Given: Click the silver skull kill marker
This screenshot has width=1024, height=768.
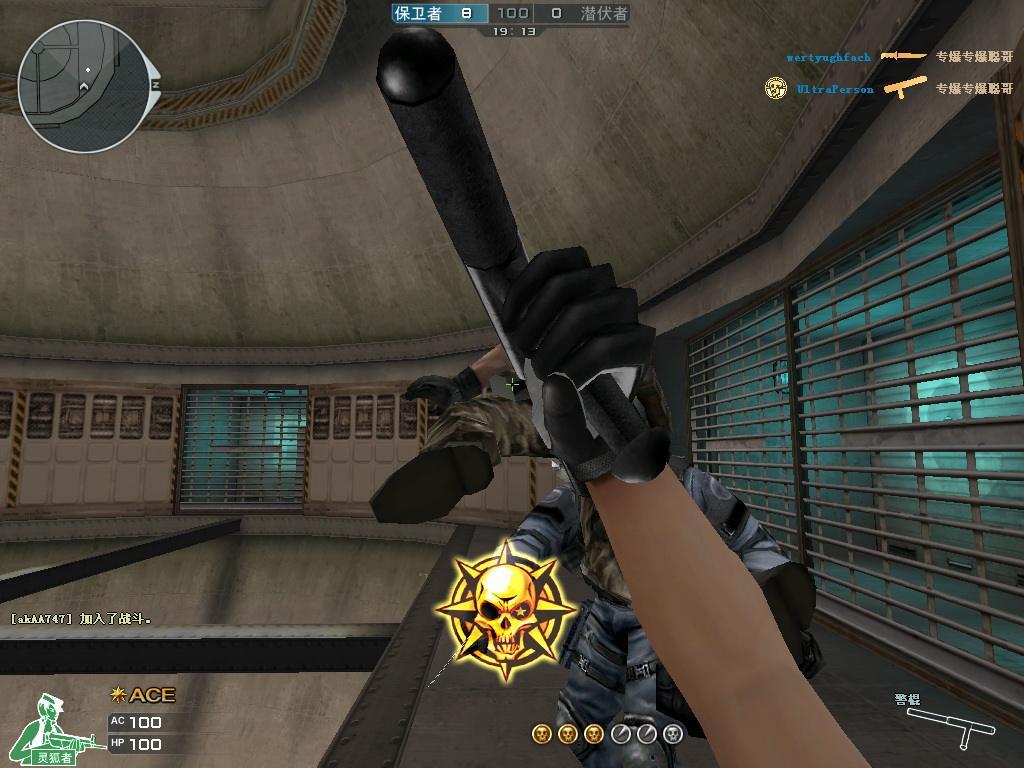Looking at the screenshot, I should point(673,735).
